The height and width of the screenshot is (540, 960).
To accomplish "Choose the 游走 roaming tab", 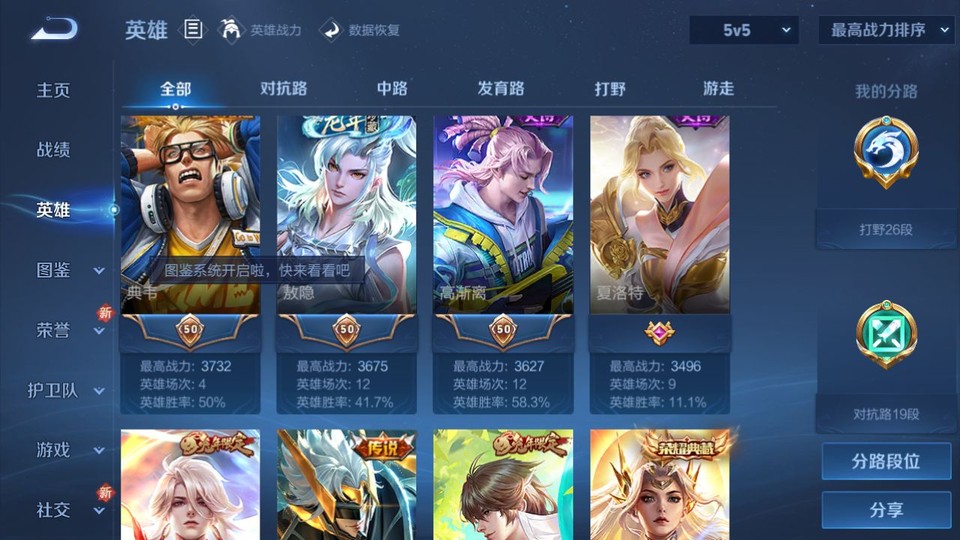I will (718, 88).
